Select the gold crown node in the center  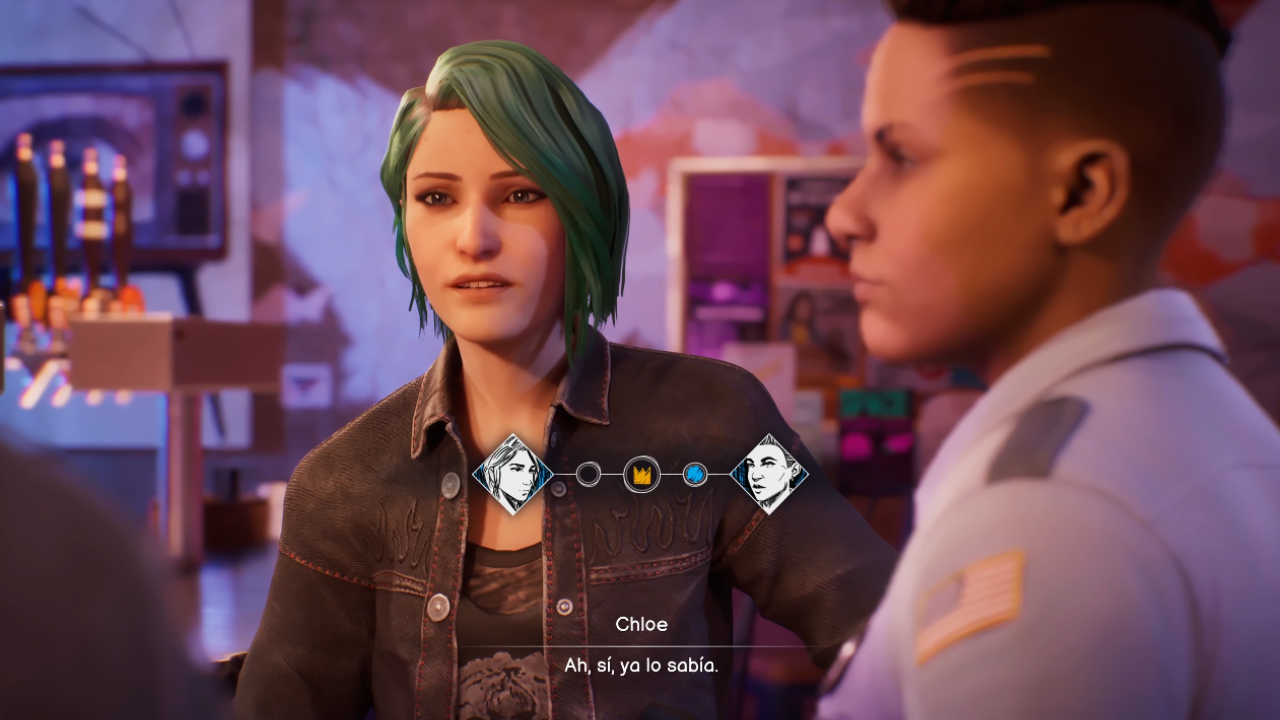tap(641, 474)
